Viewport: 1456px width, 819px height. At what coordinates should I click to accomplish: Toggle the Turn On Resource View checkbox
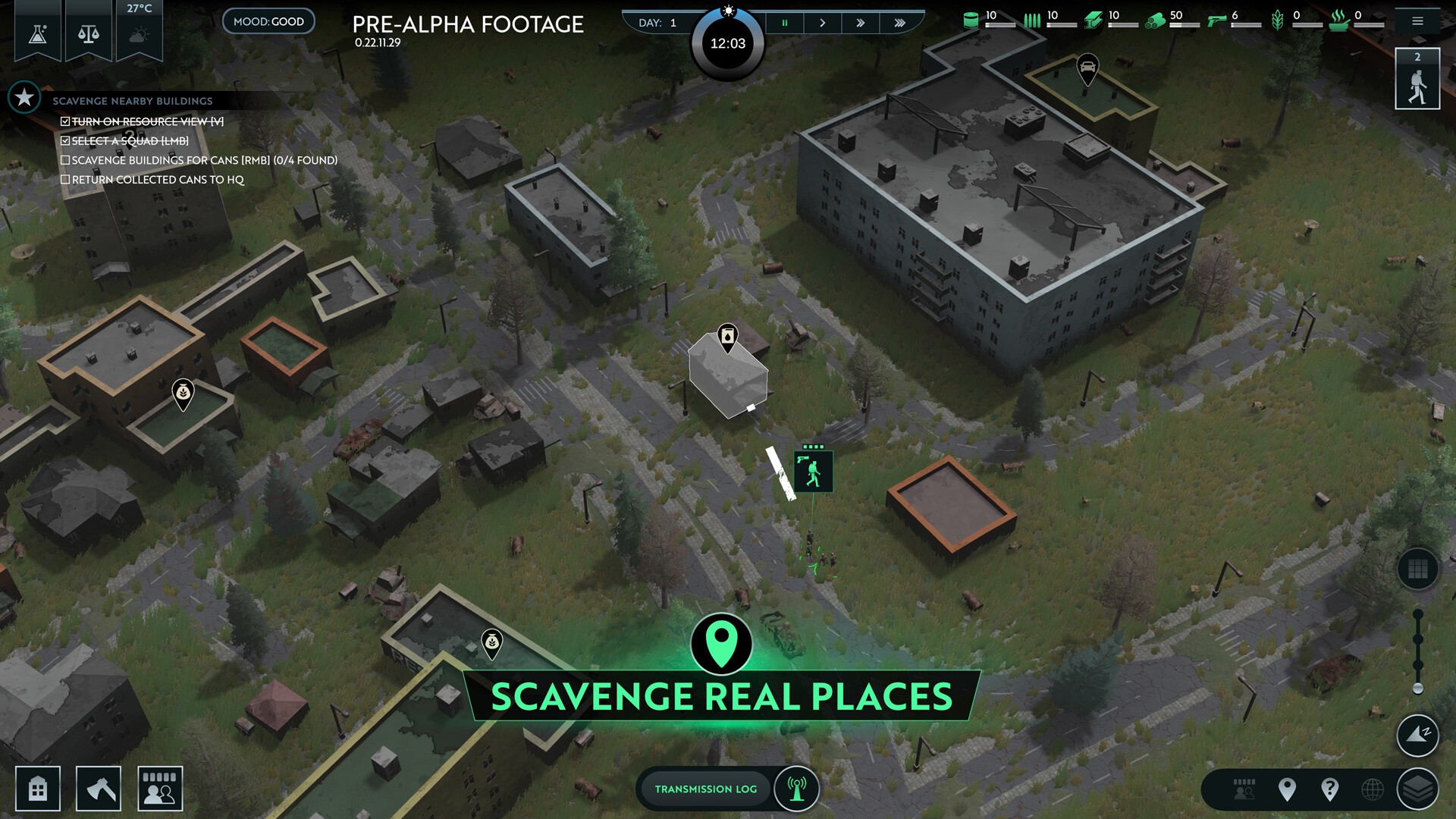pos(65,120)
